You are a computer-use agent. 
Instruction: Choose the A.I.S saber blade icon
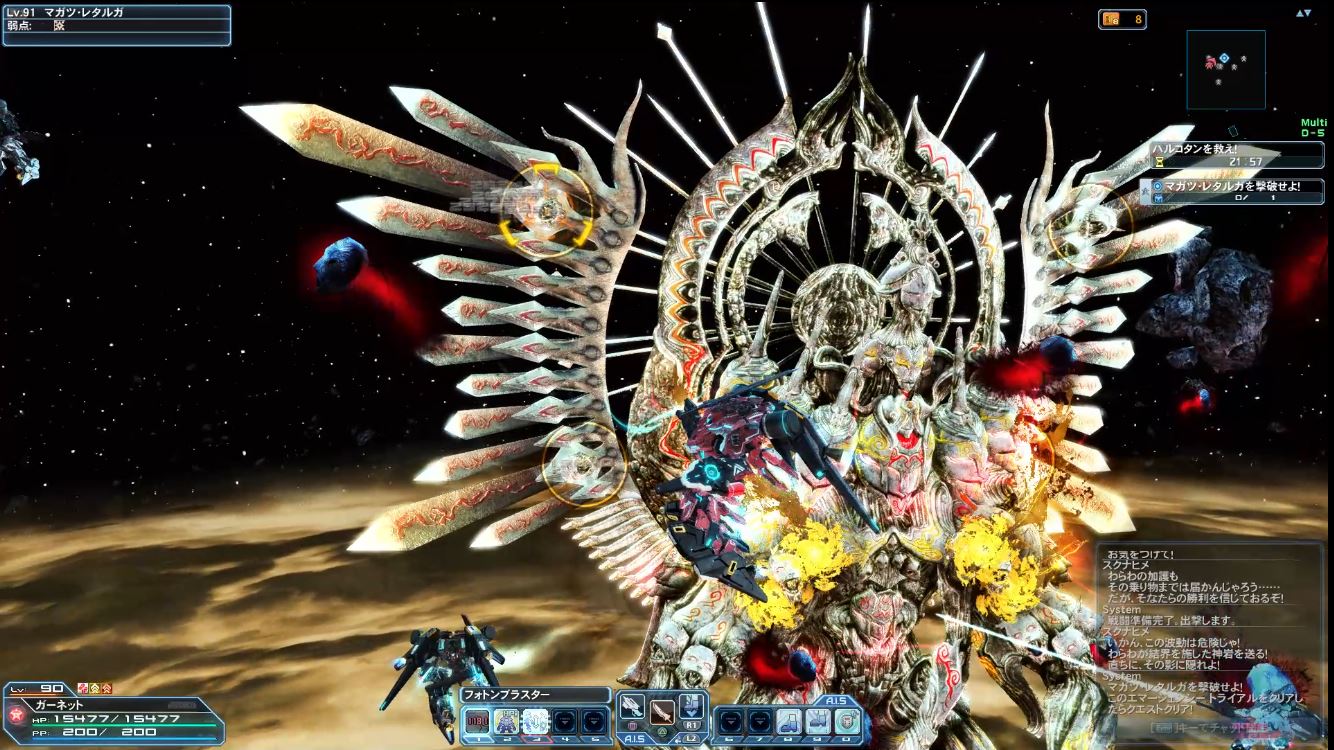point(661,712)
